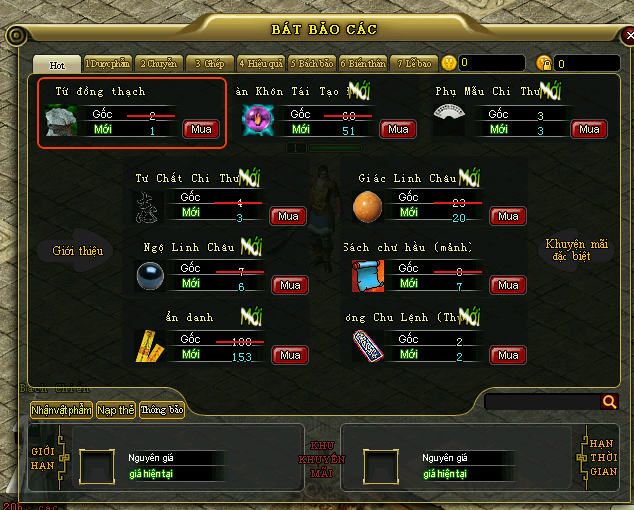The image size is (634, 510).
Task: Open the Hiệu quả tab
Action: tap(261, 64)
